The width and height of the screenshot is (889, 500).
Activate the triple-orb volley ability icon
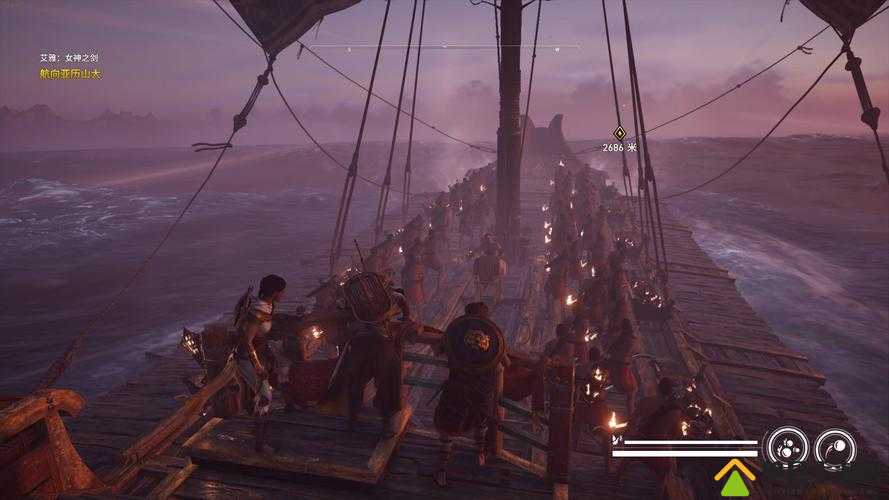[786, 447]
